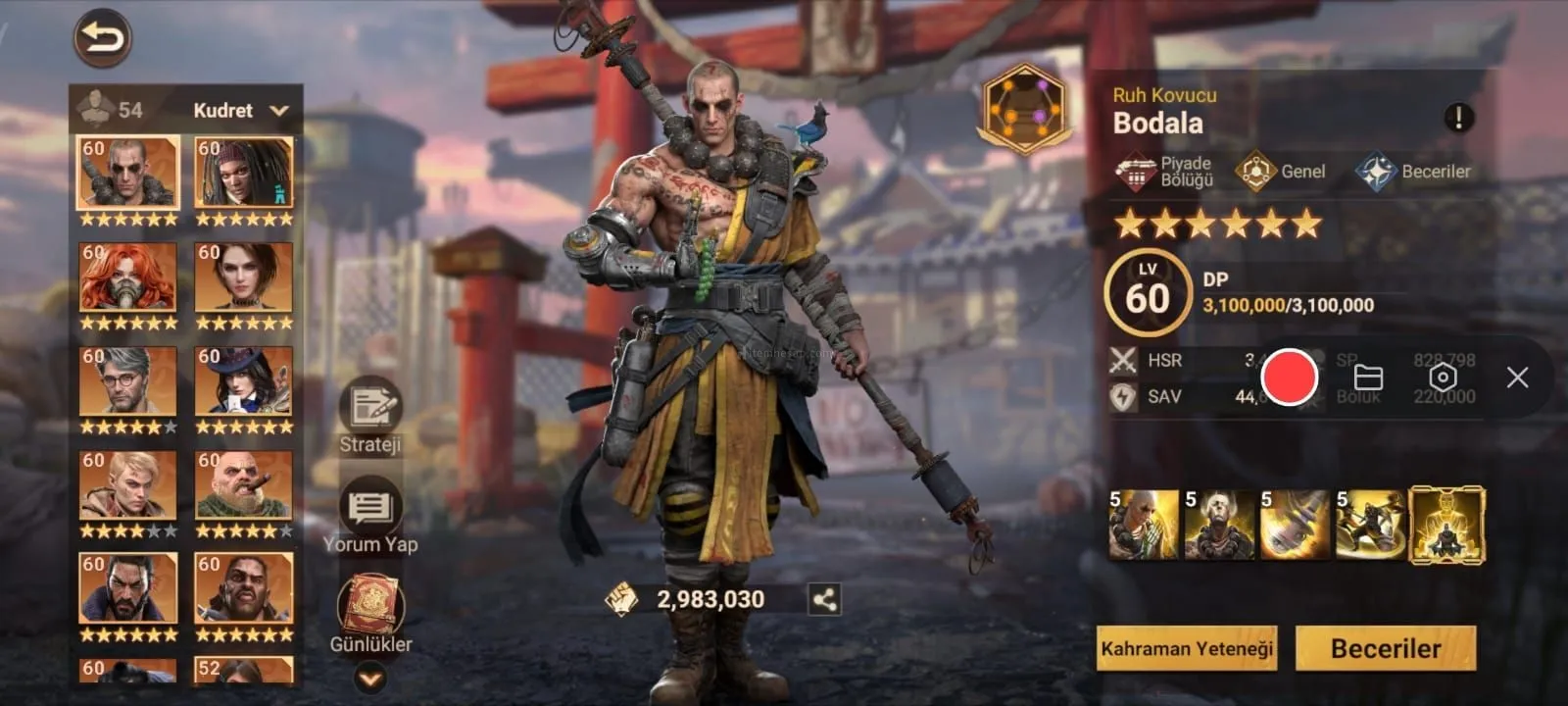Screen dimensions: 1568x706
Task: Go back with the return arrow button
Action: pos(102,38)
